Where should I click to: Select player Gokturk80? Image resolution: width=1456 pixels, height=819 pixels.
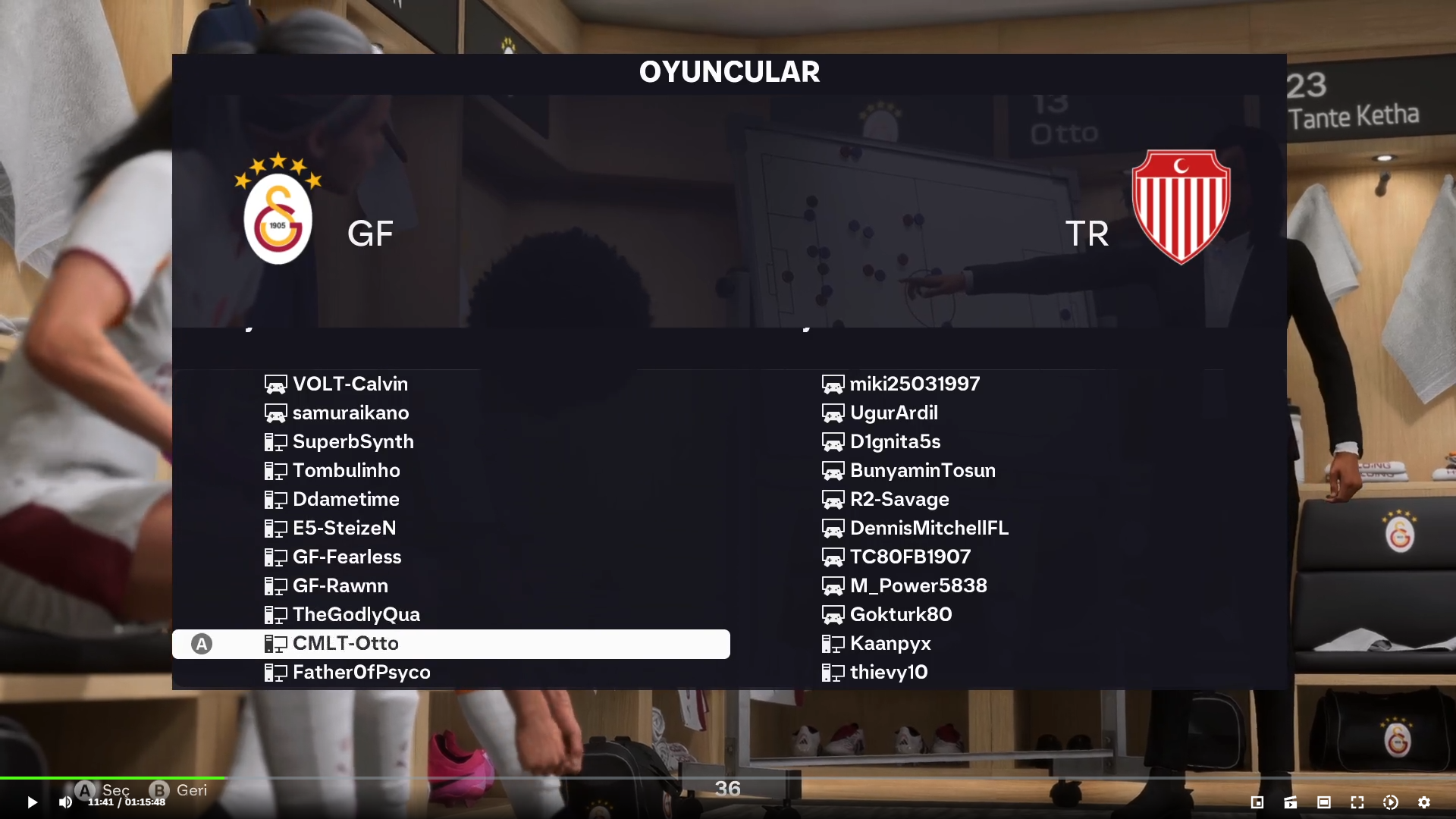click(x=900, y=614)
